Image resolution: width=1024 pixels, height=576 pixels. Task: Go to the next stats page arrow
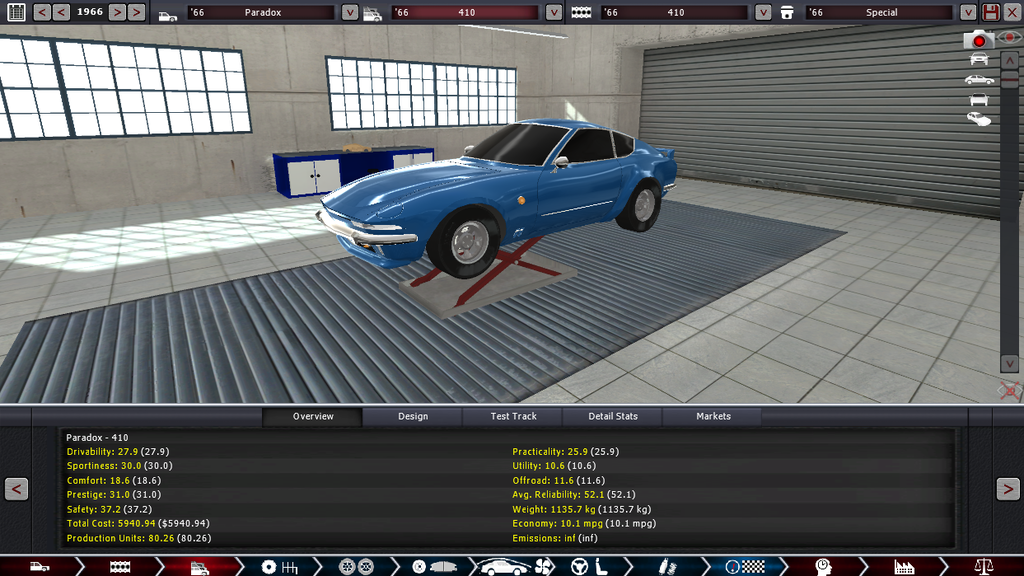[x=1007, y=489]
